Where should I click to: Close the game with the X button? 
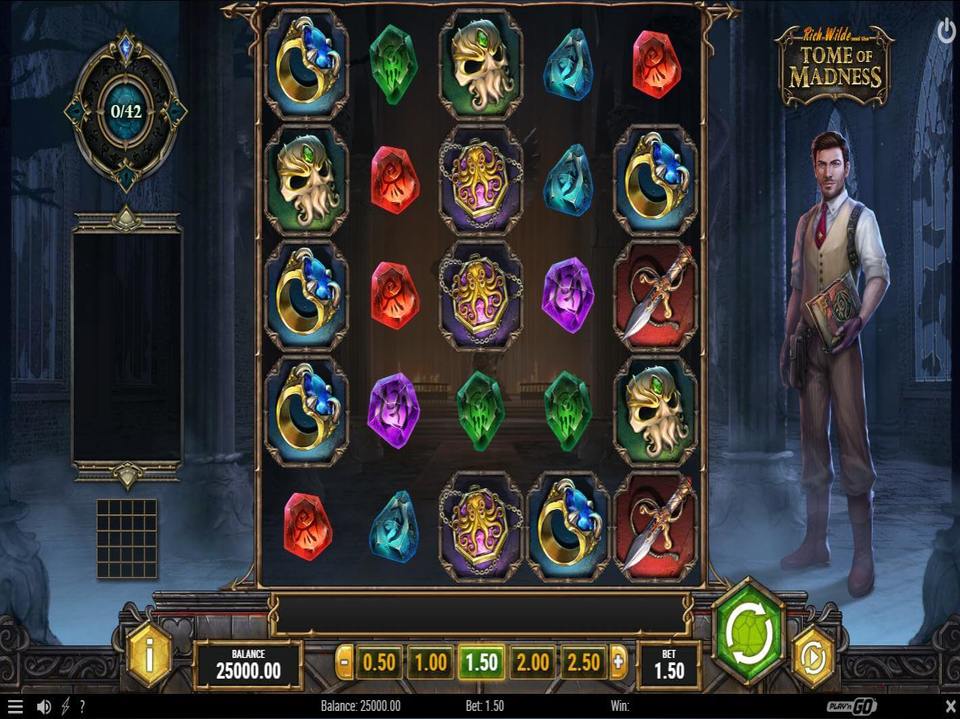(x=947, y=707)
